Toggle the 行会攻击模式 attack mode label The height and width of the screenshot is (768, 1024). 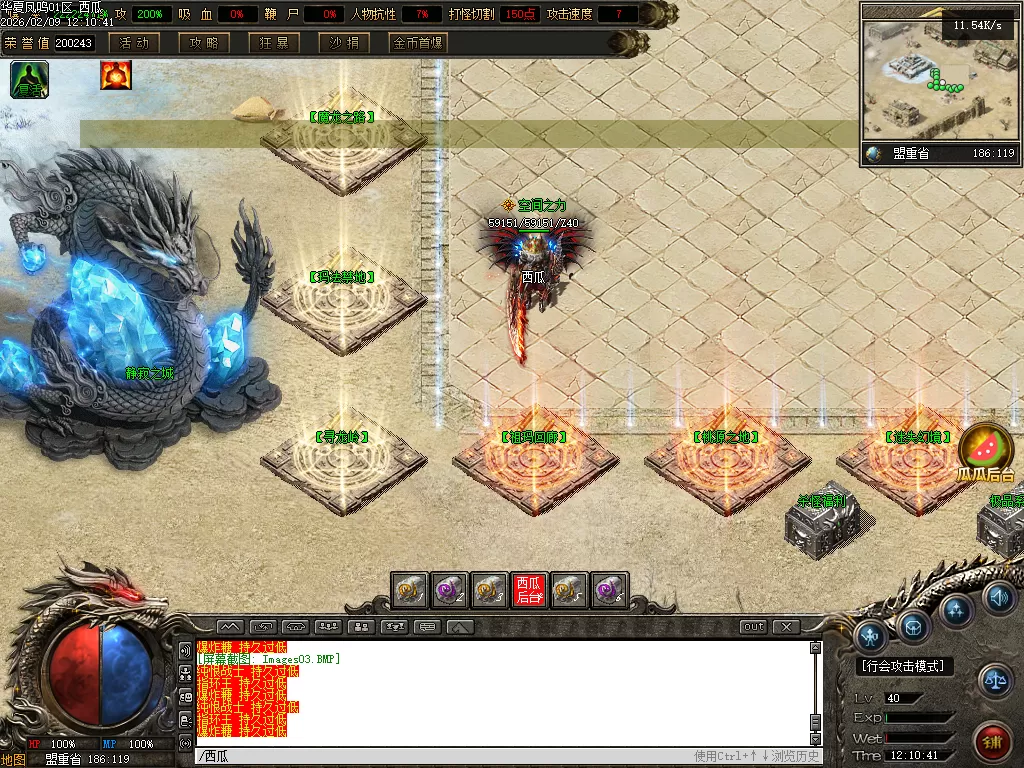(x=905, y=666)
